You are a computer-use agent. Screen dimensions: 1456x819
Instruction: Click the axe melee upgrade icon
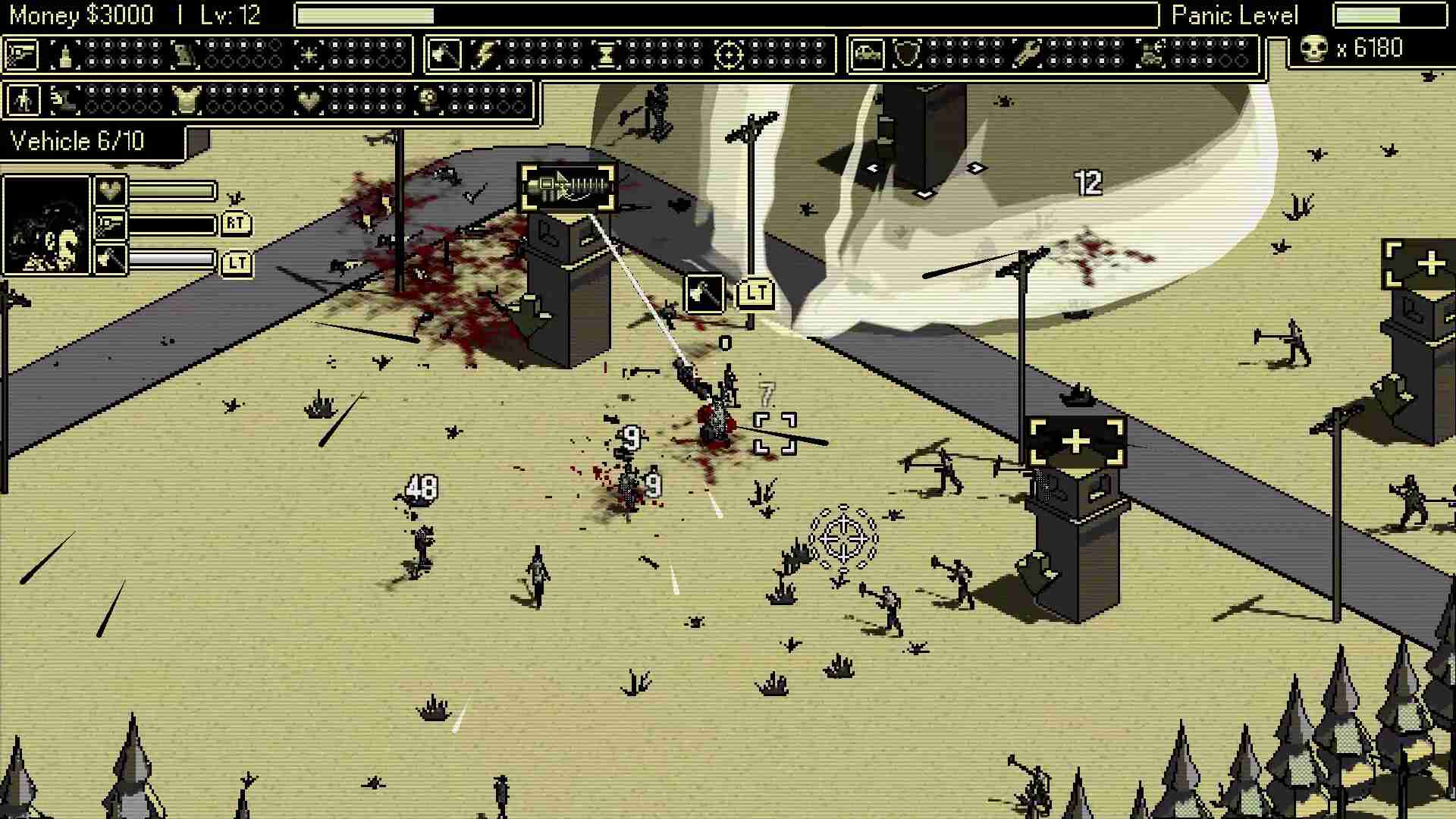[x=444, y=55]
